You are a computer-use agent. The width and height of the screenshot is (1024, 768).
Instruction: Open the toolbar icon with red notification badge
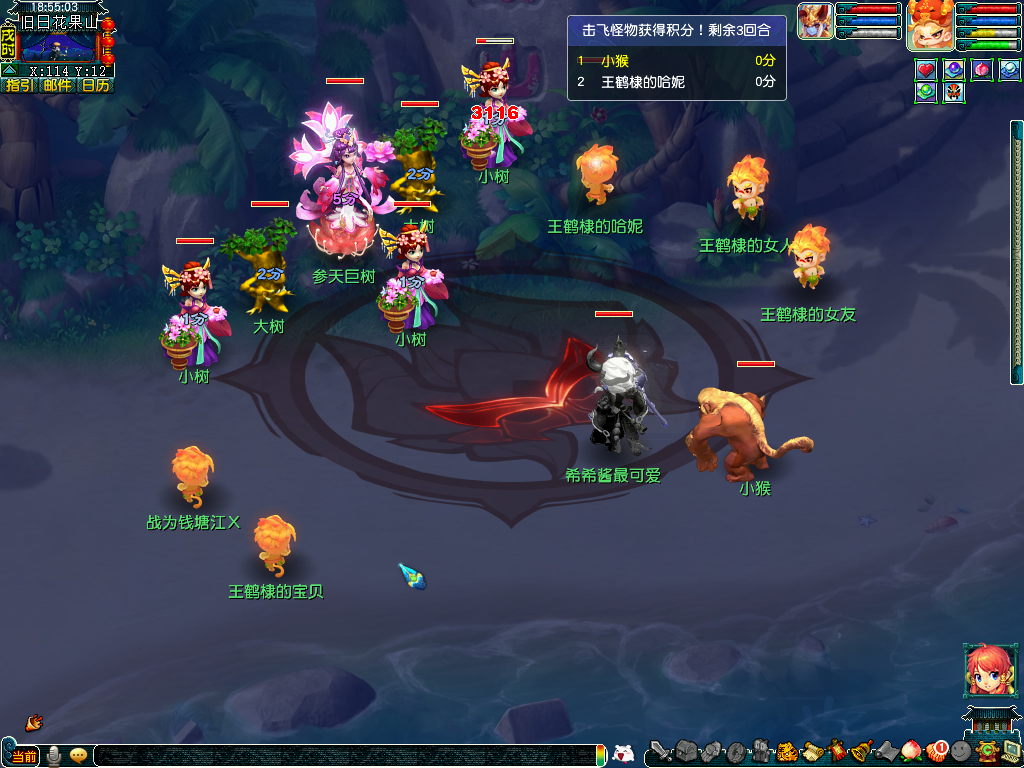(936, 751)
